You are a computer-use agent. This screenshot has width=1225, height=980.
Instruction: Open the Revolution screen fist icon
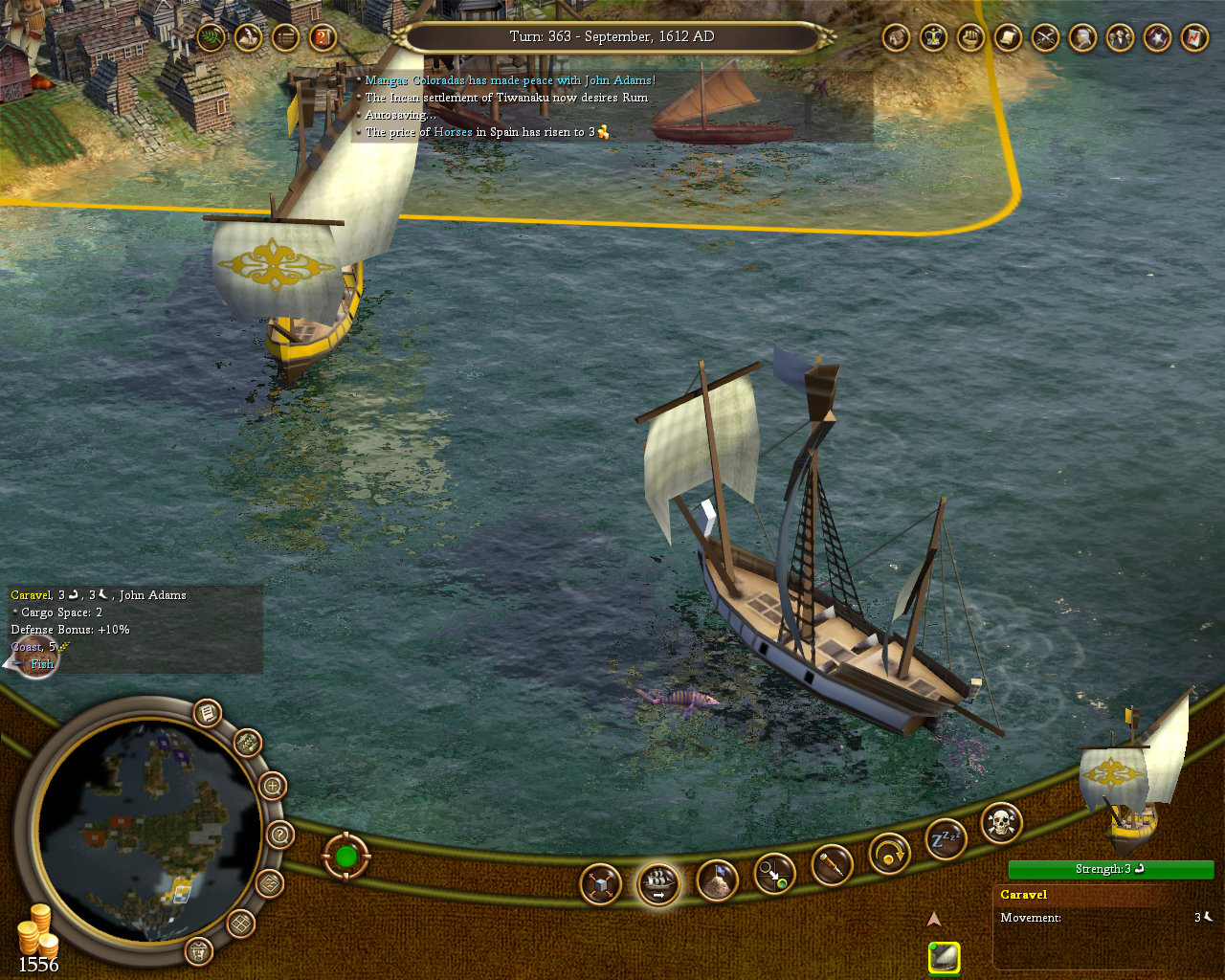coord(970,38)
